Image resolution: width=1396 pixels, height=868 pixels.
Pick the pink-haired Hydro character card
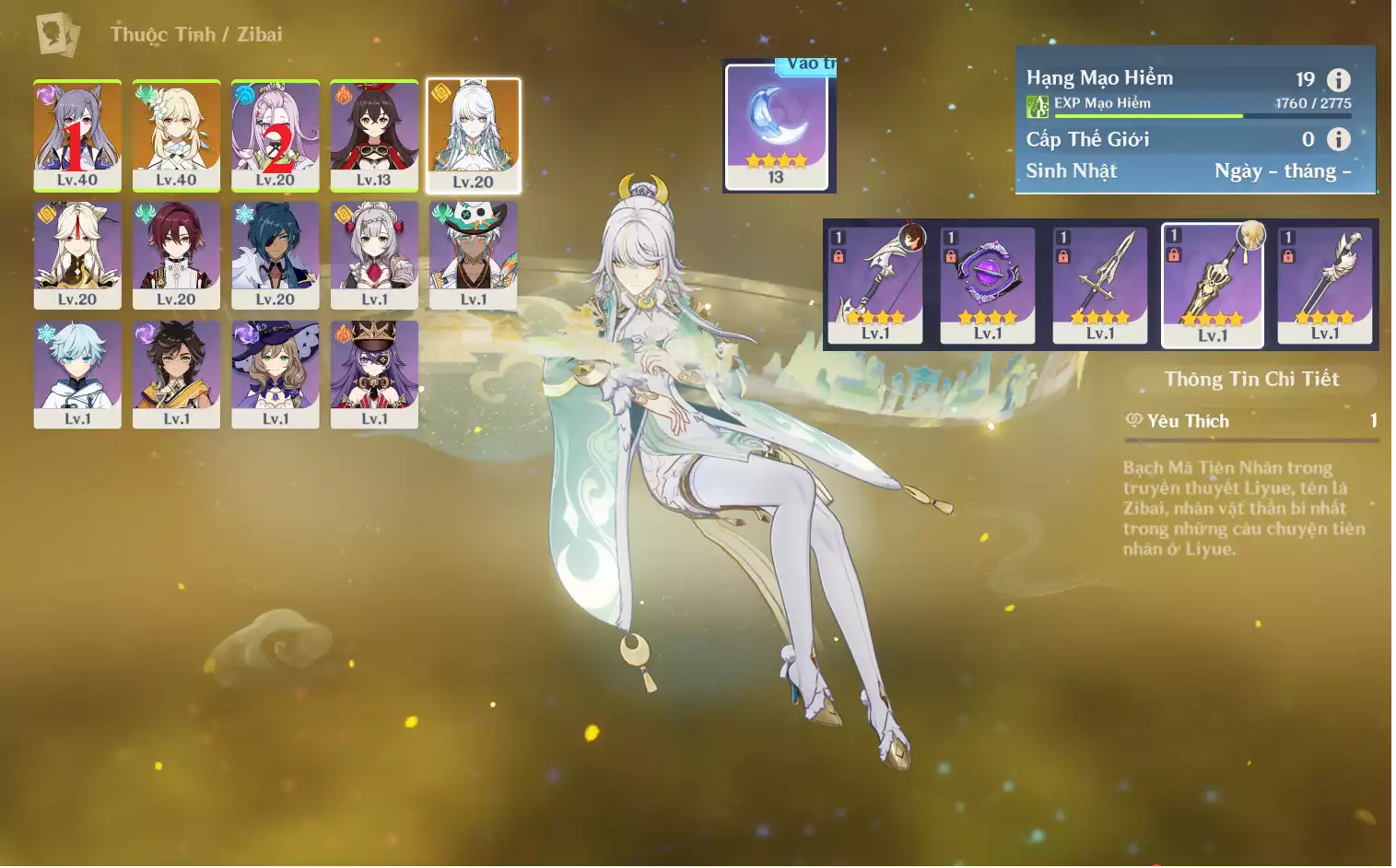276,135
